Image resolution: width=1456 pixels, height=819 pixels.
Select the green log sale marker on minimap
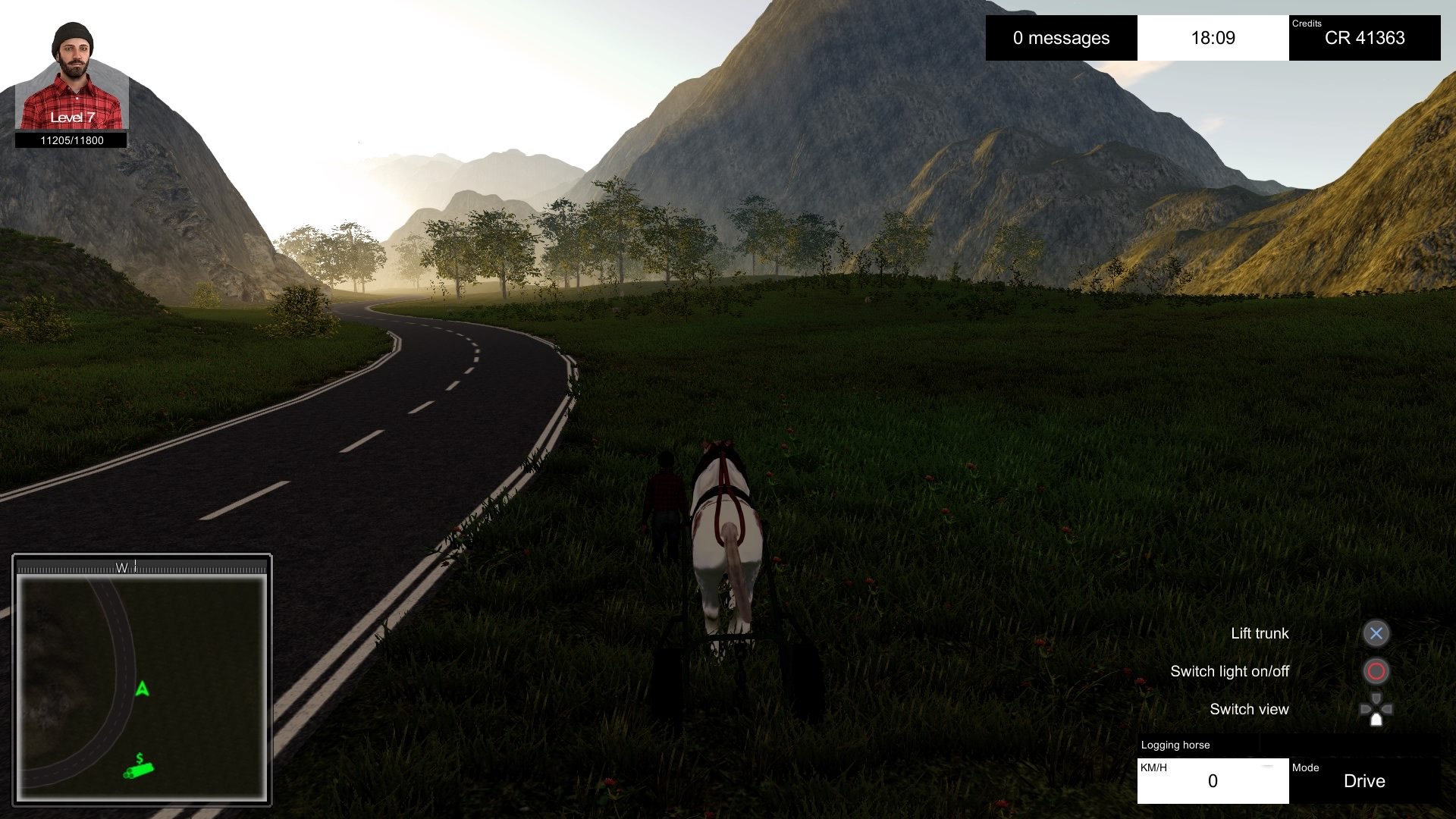pyautogui.click(x=139, y=769)
